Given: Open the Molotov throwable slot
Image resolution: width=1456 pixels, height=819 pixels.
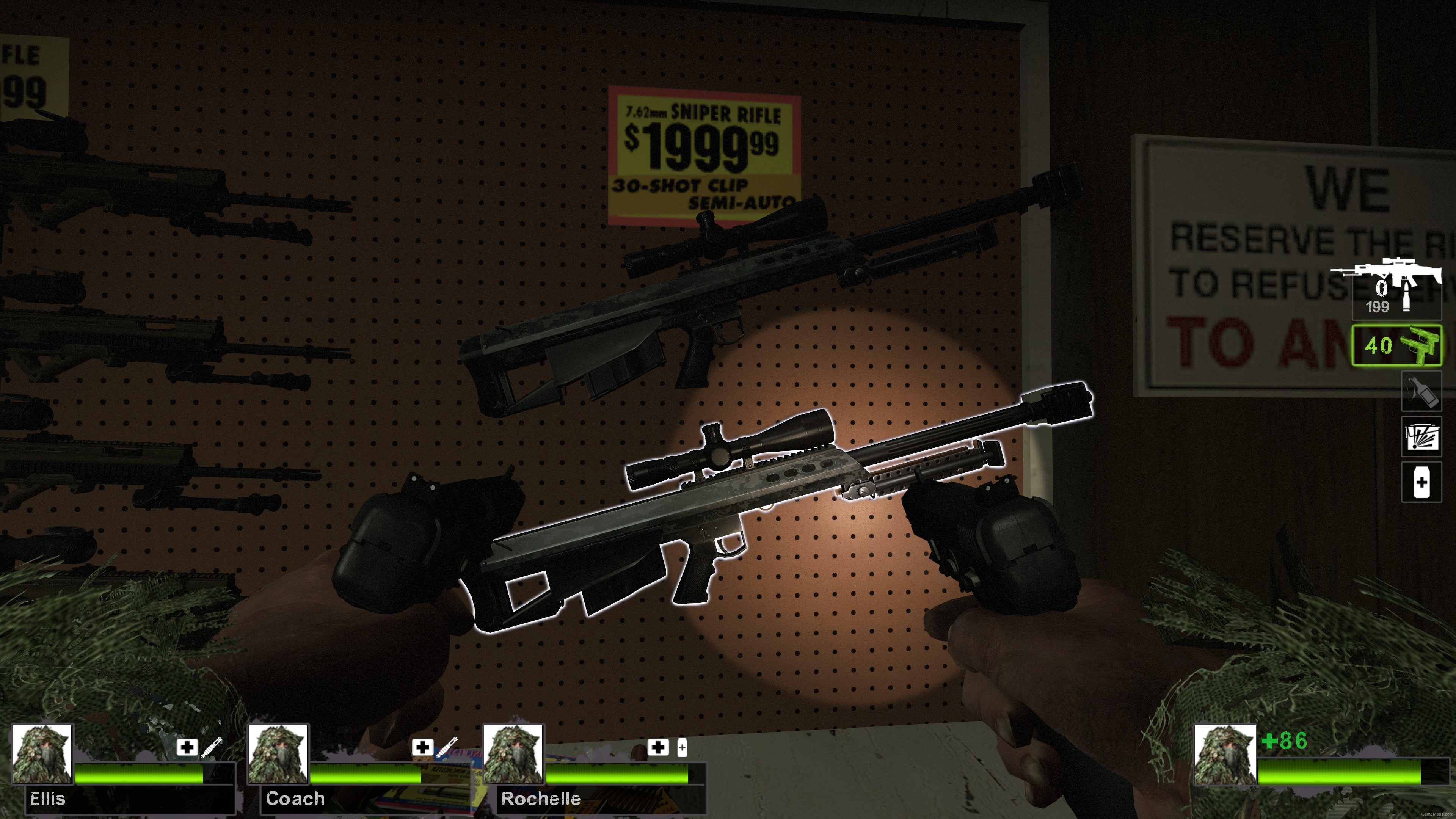Looking at the screenshot, I should [x=1421, y=392].
